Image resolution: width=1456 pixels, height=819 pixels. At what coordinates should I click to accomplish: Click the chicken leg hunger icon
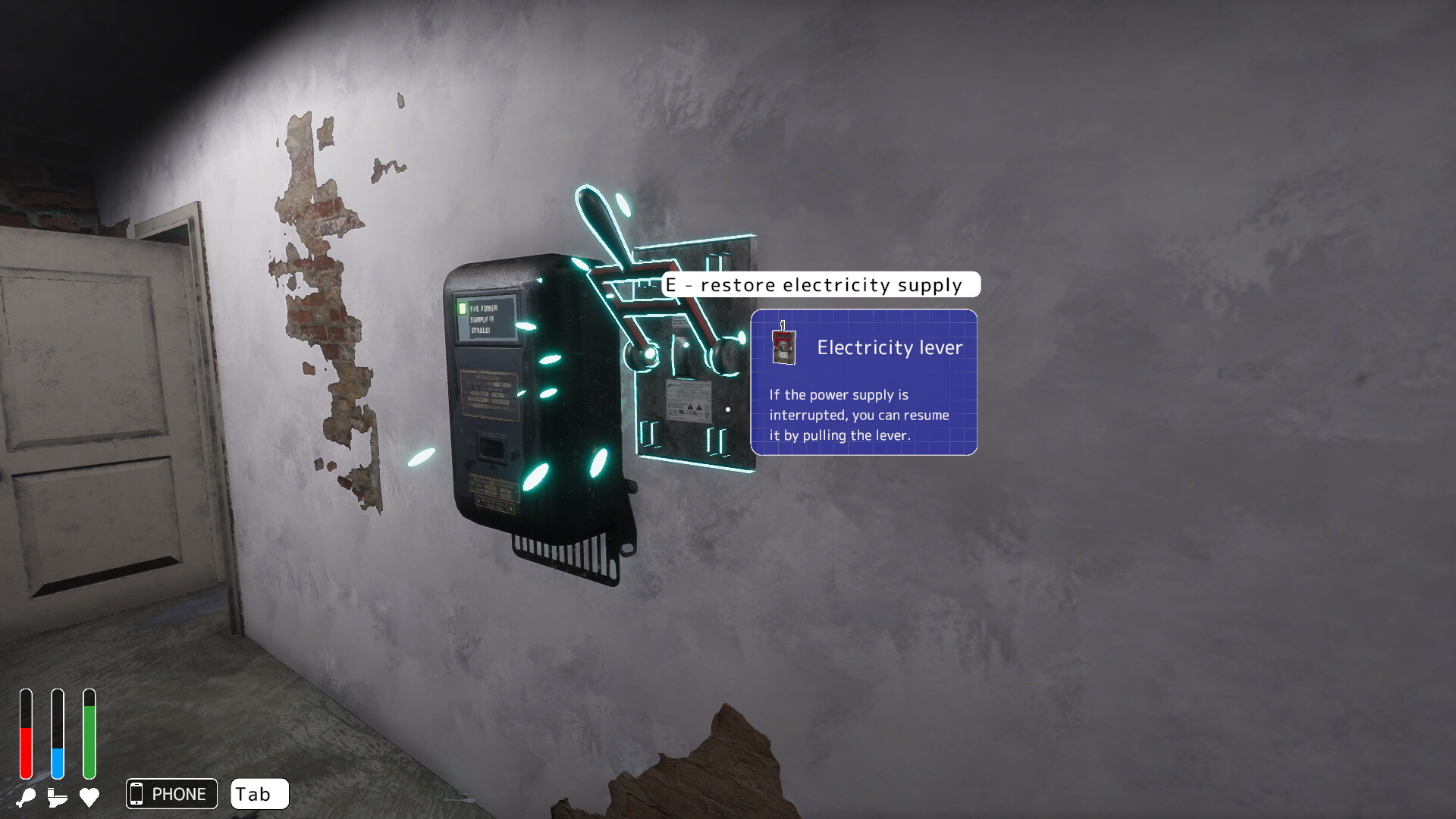click(x=27, y=796)
